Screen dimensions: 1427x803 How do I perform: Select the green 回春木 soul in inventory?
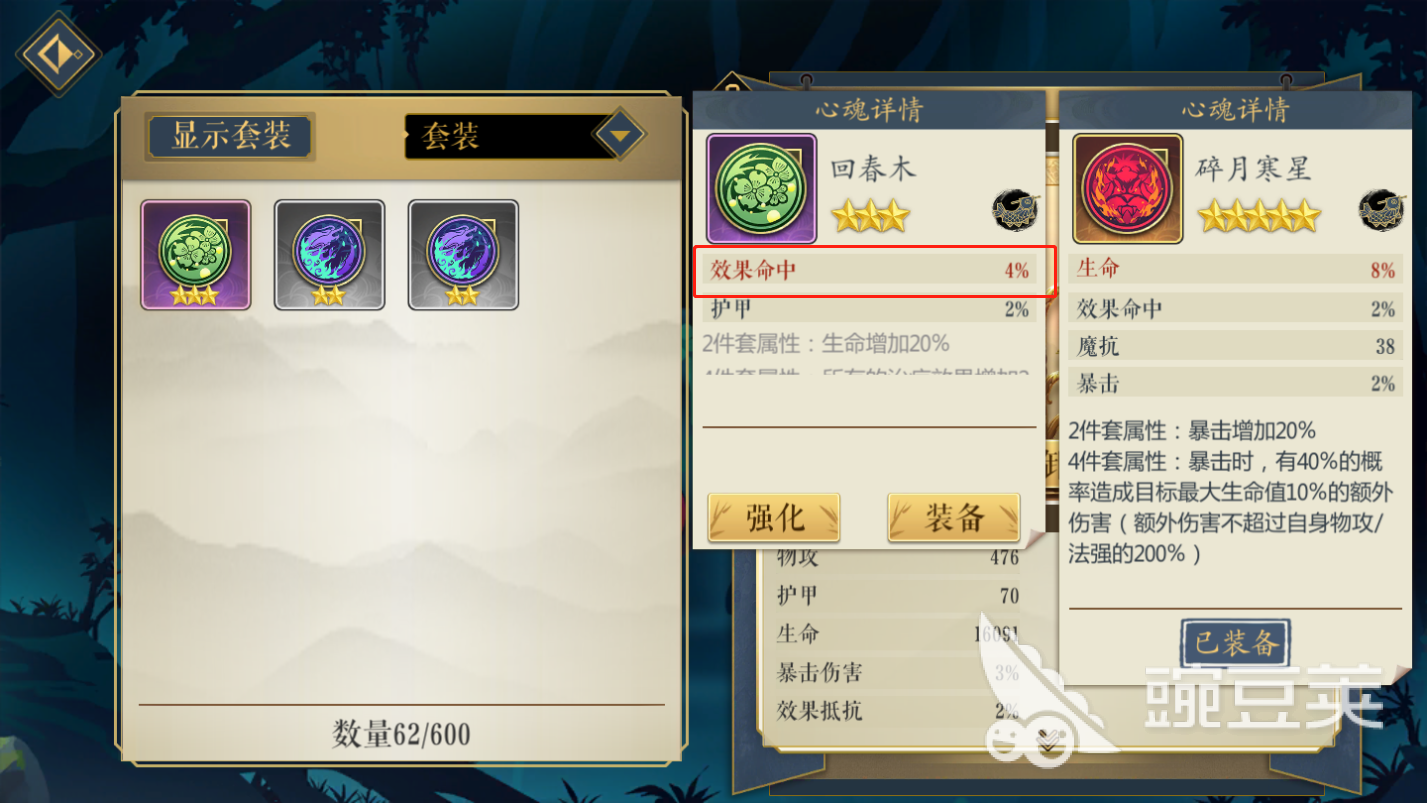pyautogui.click(x=195, y=253)
